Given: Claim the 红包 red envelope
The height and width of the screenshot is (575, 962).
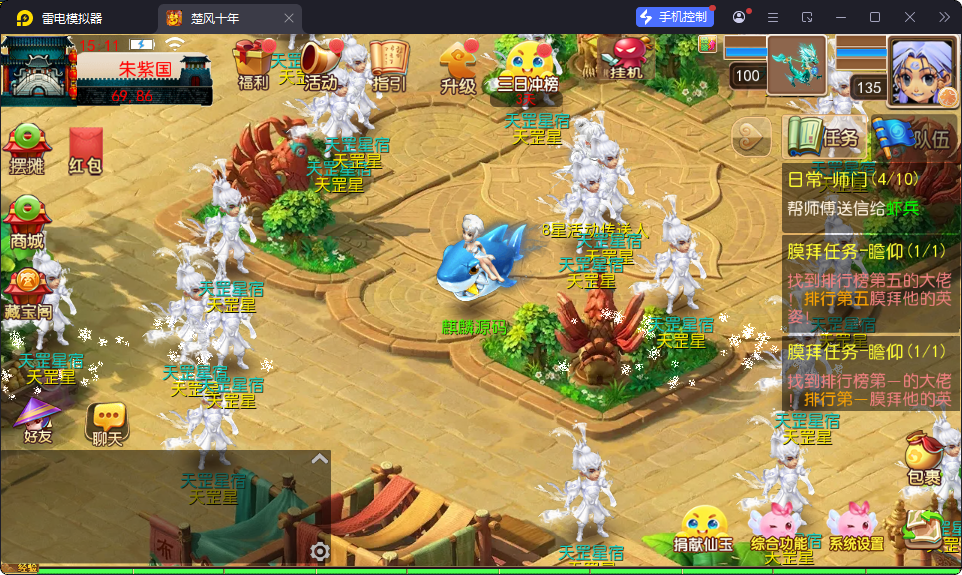Looking at the screenshot, I should (86, 152).
